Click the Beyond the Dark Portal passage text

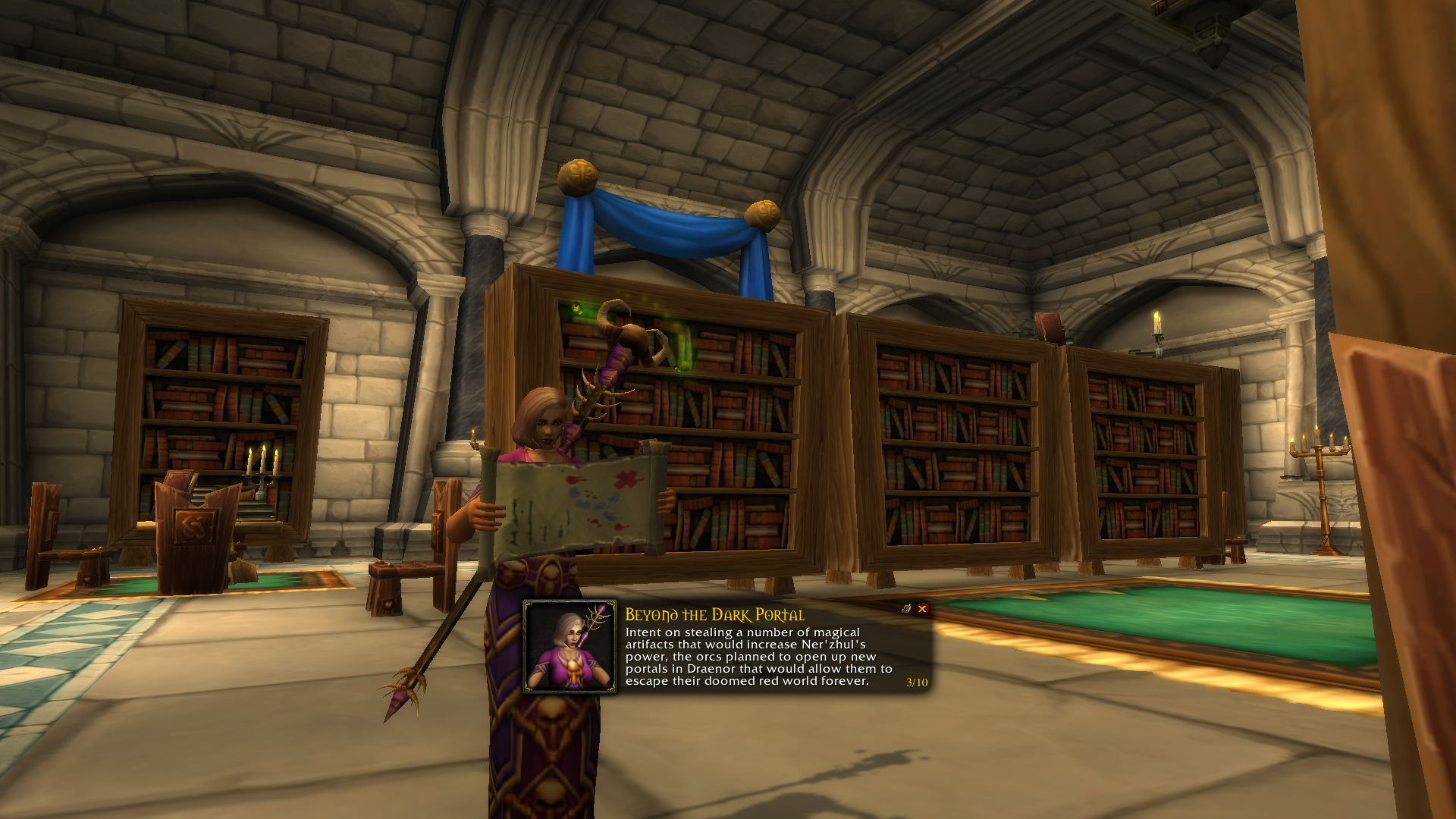click(758, 657)
